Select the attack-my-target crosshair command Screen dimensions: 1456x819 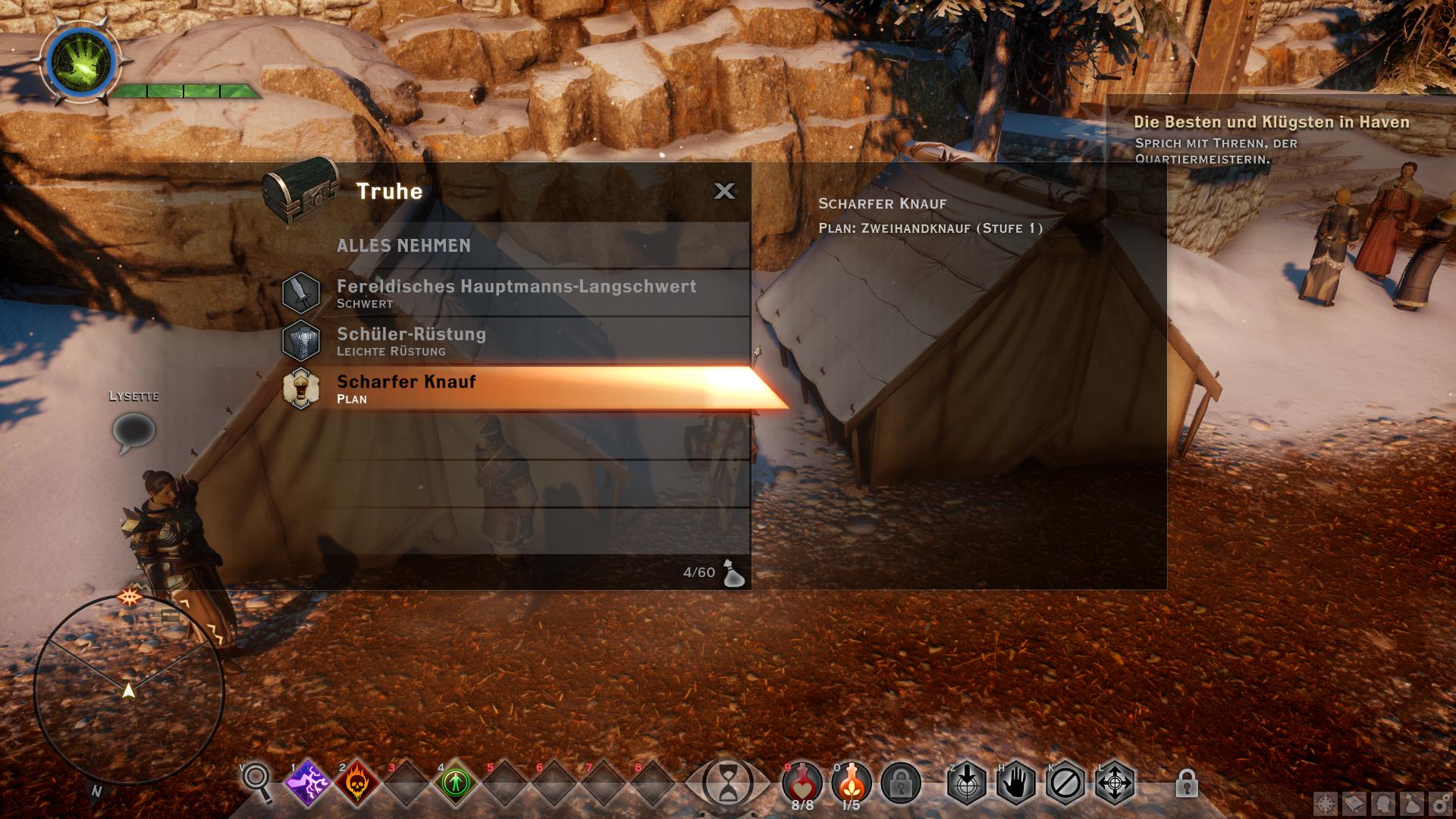click(x=967, y=783)
